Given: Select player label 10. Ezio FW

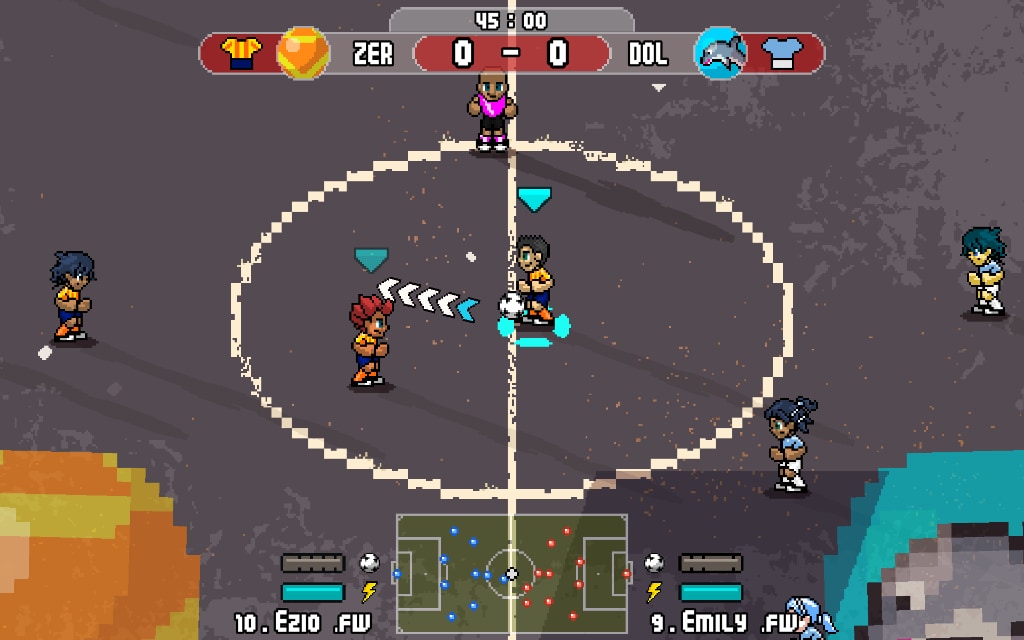Looking at the screenshot, I should [x=302, y=623].
